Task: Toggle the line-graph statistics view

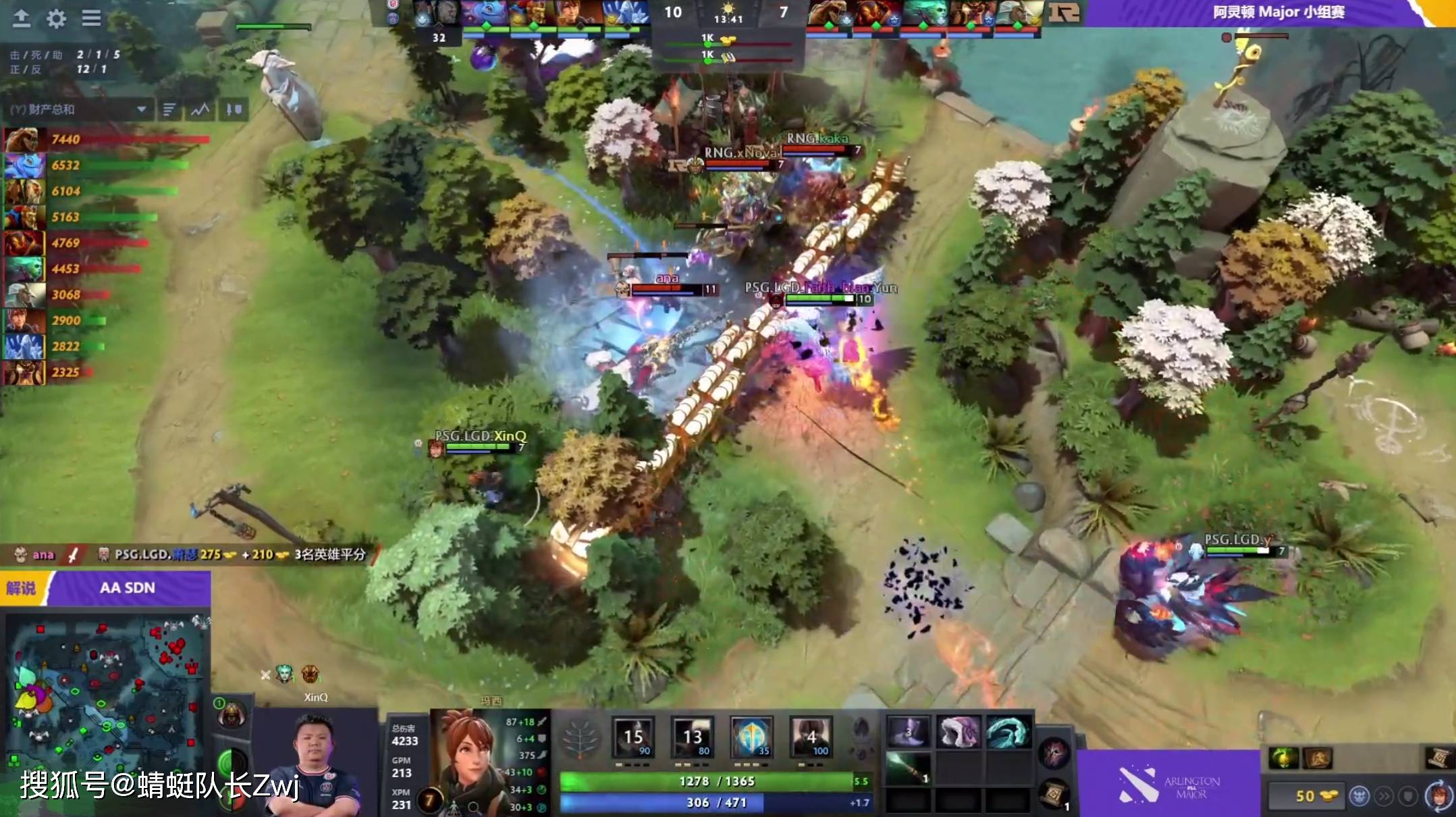Action: (200, 108)
